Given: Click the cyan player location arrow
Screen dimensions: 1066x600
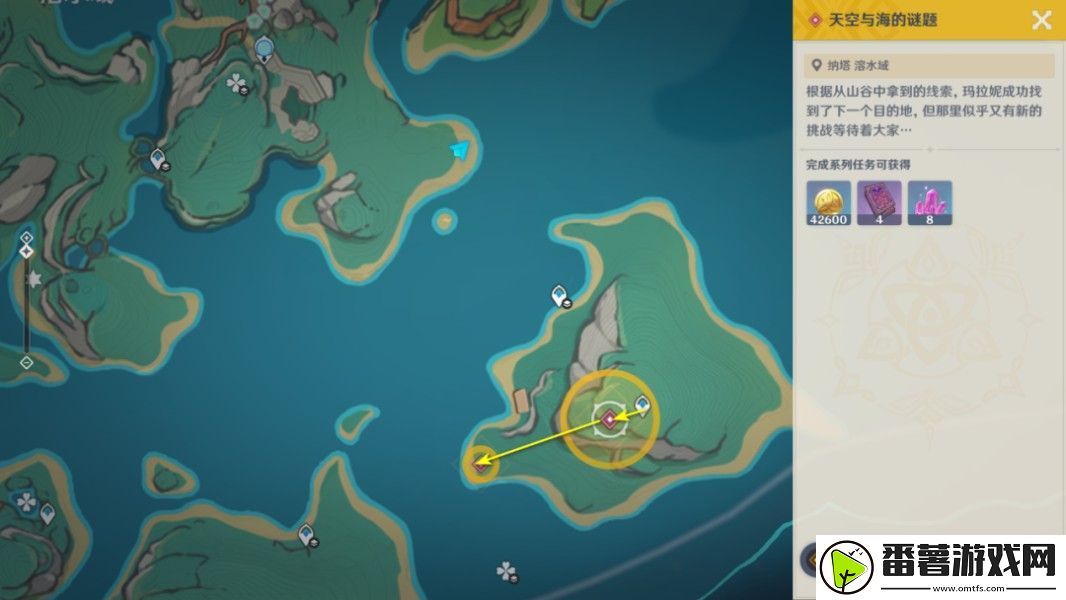Looking at the screenshot, I should pos(459,150).
